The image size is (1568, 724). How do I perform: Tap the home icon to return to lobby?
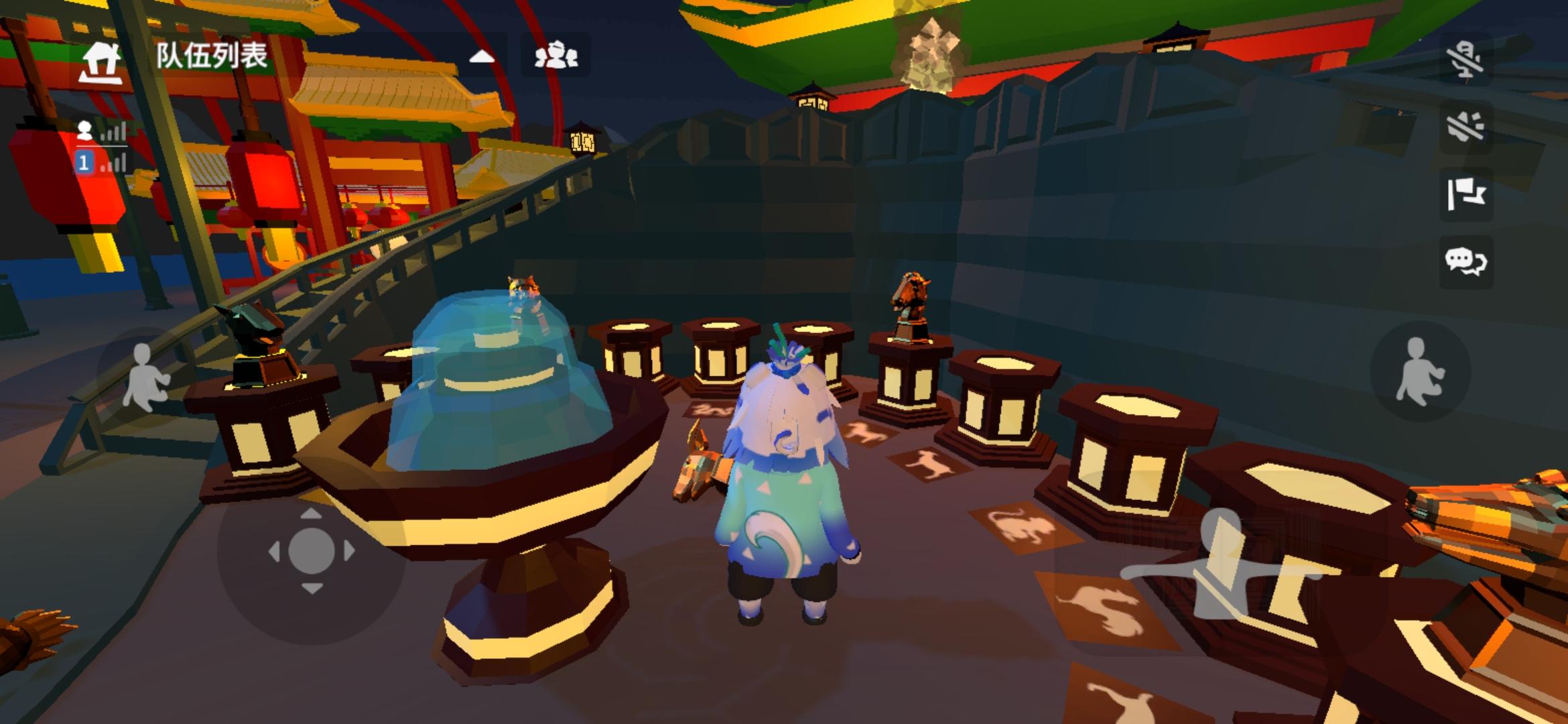pos(99,60)
